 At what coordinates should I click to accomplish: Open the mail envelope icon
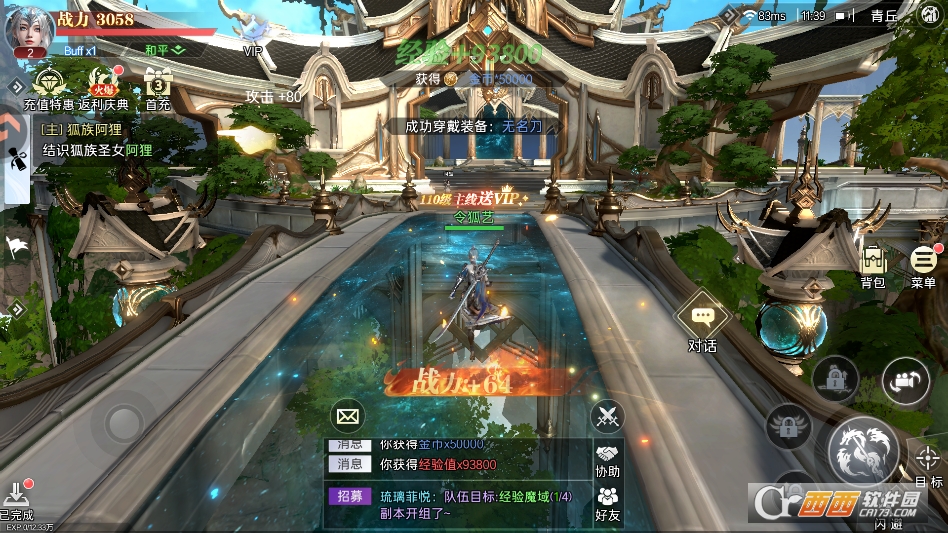(x=348, y=414)
